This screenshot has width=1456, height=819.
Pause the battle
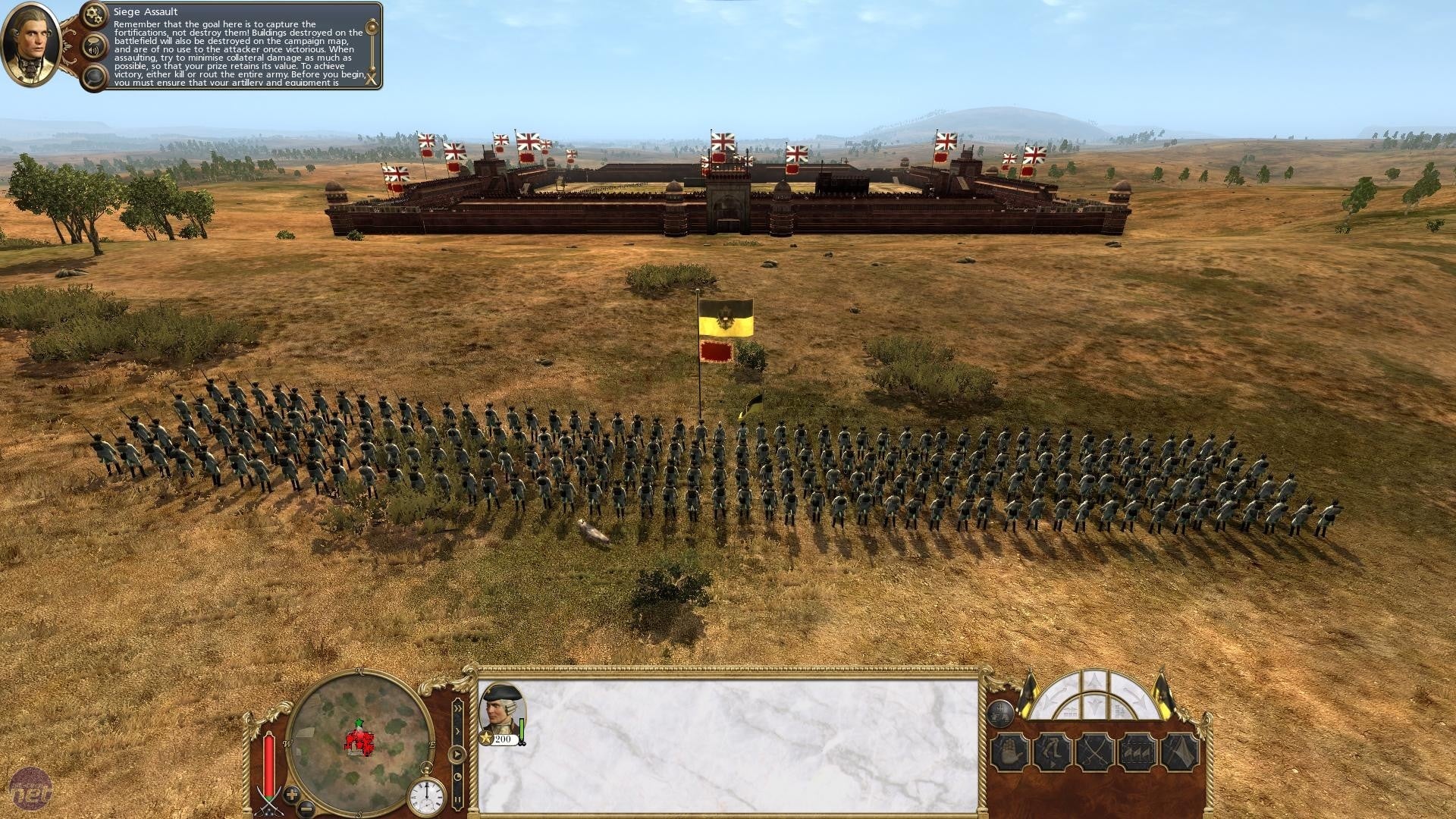pyautogui.click(x=457, y=799)
